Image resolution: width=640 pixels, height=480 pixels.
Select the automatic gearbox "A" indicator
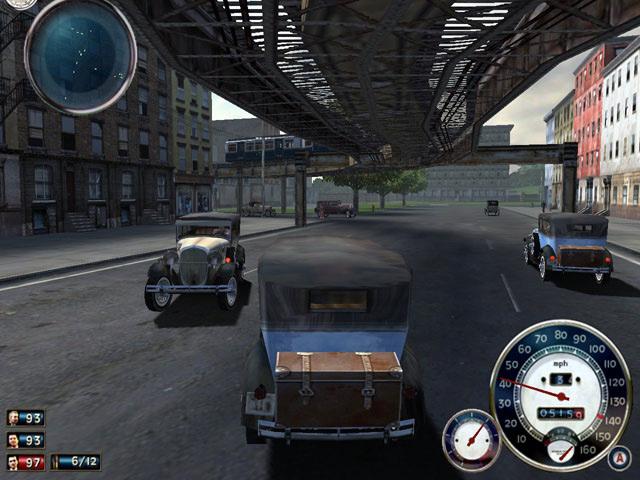619,458
